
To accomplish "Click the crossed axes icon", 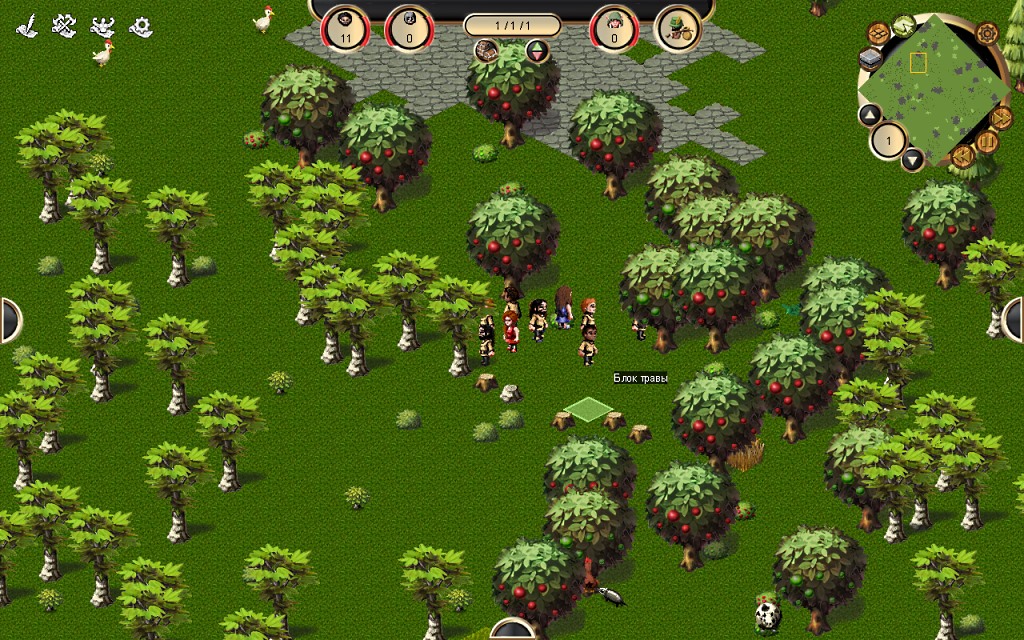I will [64, 25].
